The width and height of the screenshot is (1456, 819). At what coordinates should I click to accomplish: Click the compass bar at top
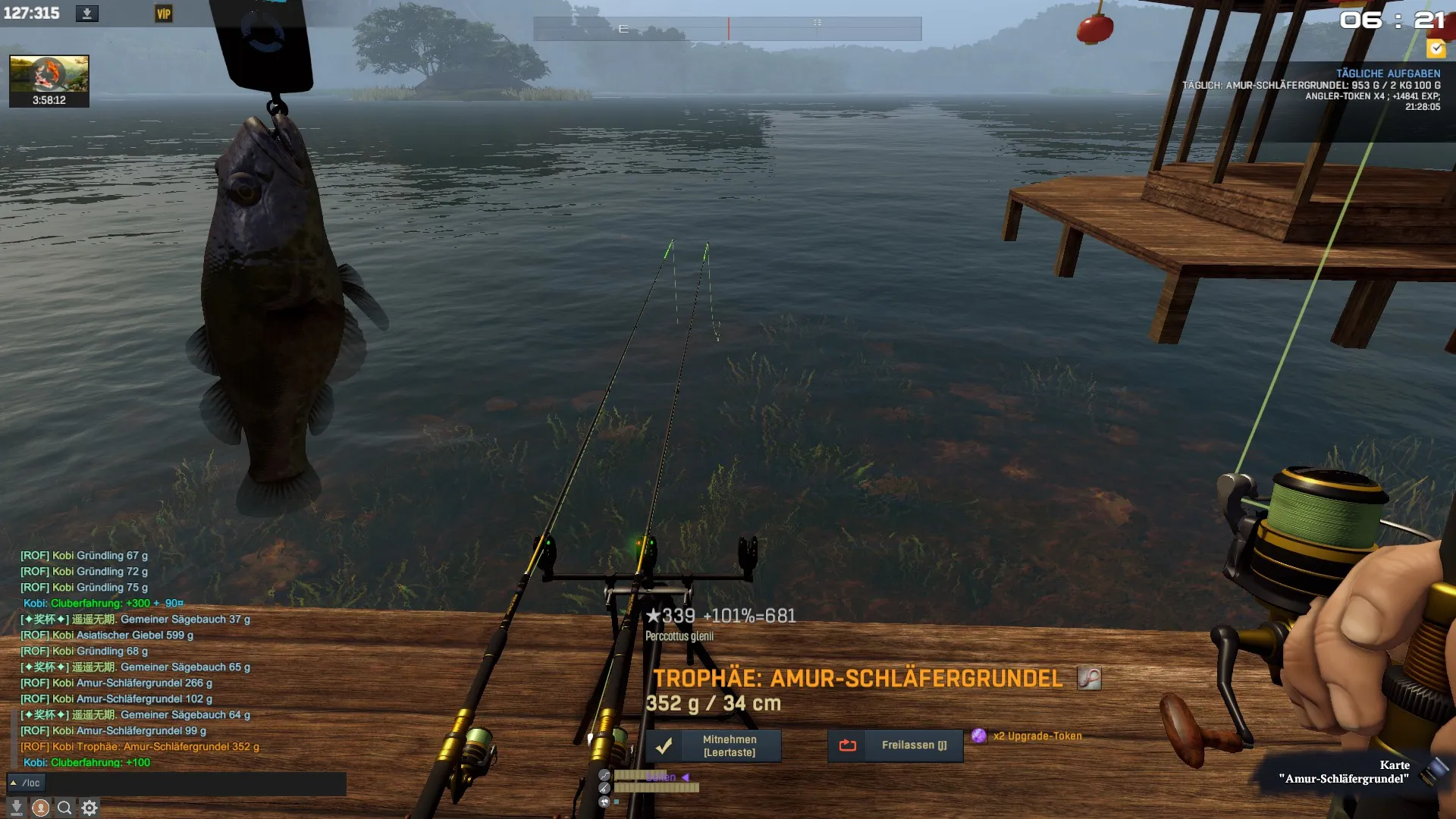[727, 29]
